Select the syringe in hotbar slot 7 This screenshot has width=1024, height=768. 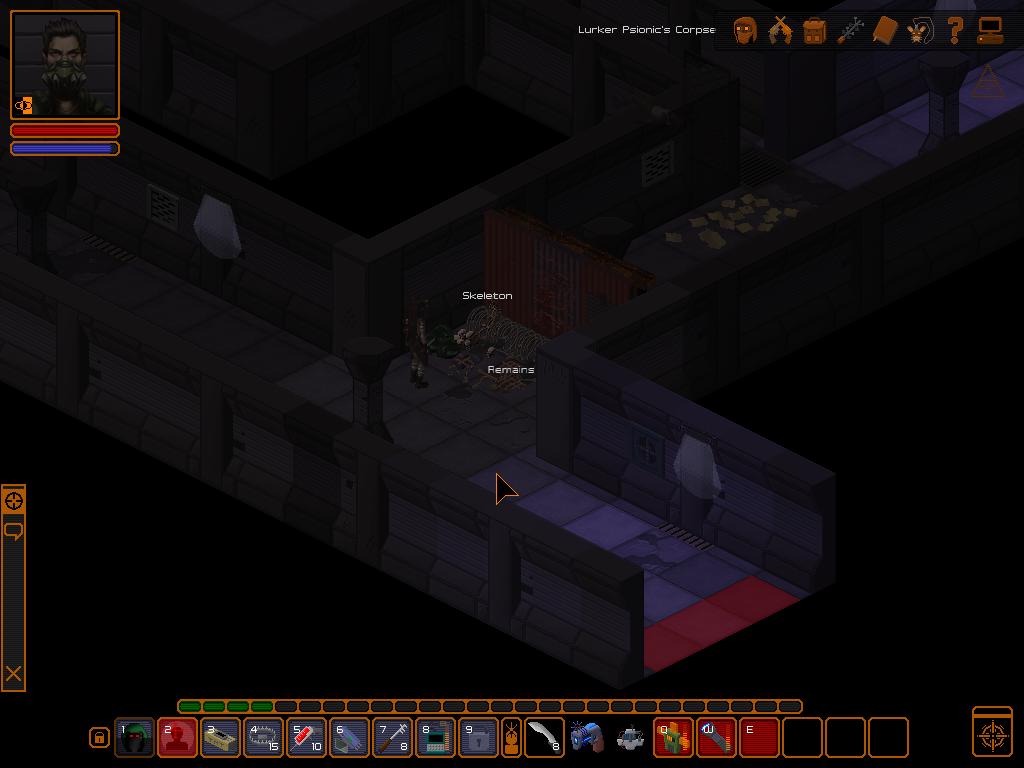tap(392, 738)
